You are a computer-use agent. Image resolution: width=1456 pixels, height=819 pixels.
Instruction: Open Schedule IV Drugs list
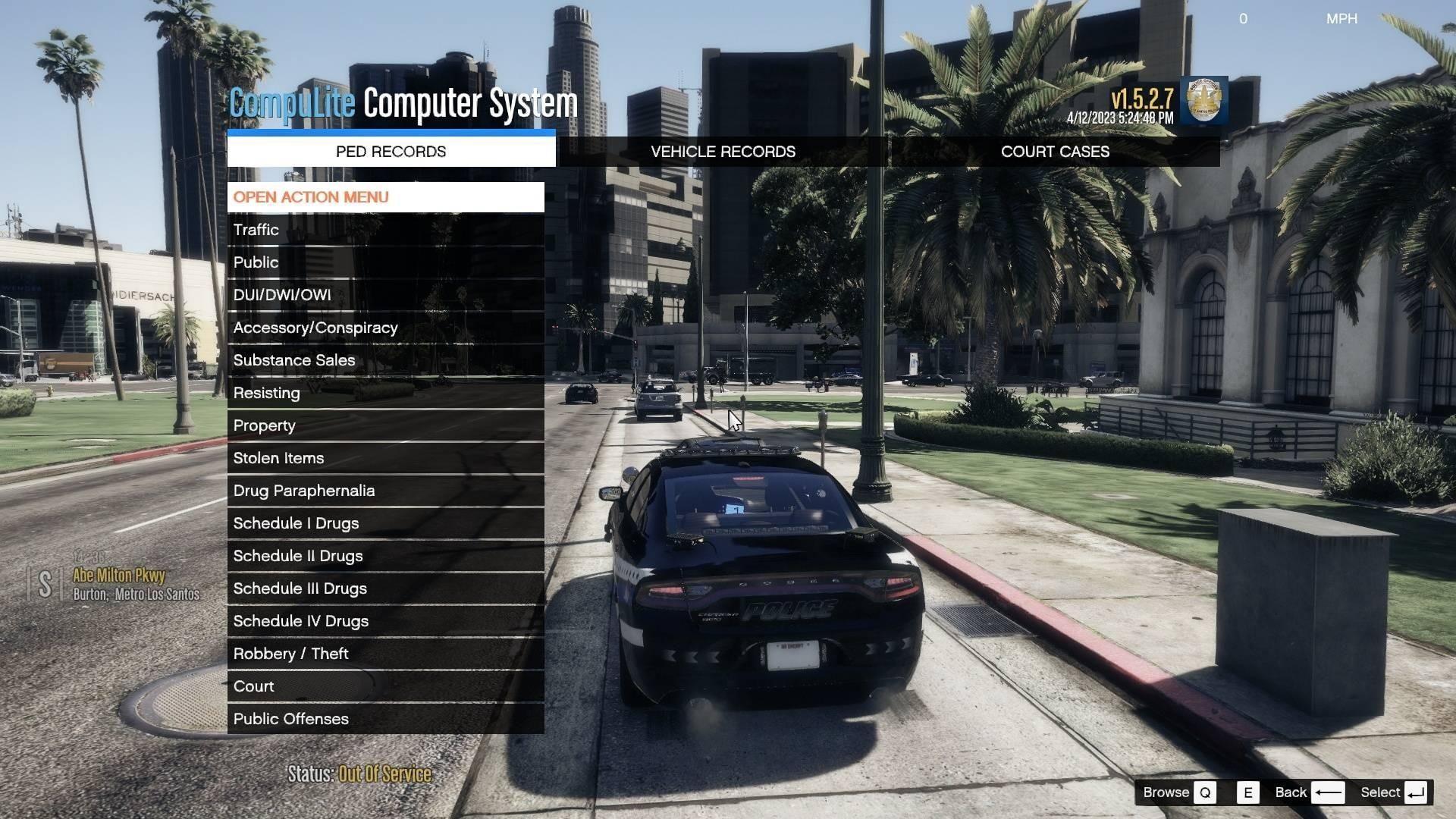click(x=385, y=621)
